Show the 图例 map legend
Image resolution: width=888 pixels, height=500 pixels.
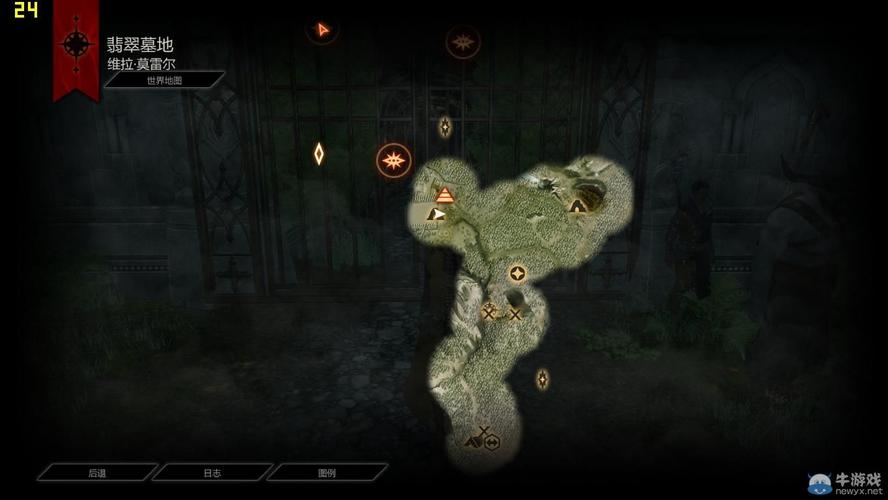point(327,473)
